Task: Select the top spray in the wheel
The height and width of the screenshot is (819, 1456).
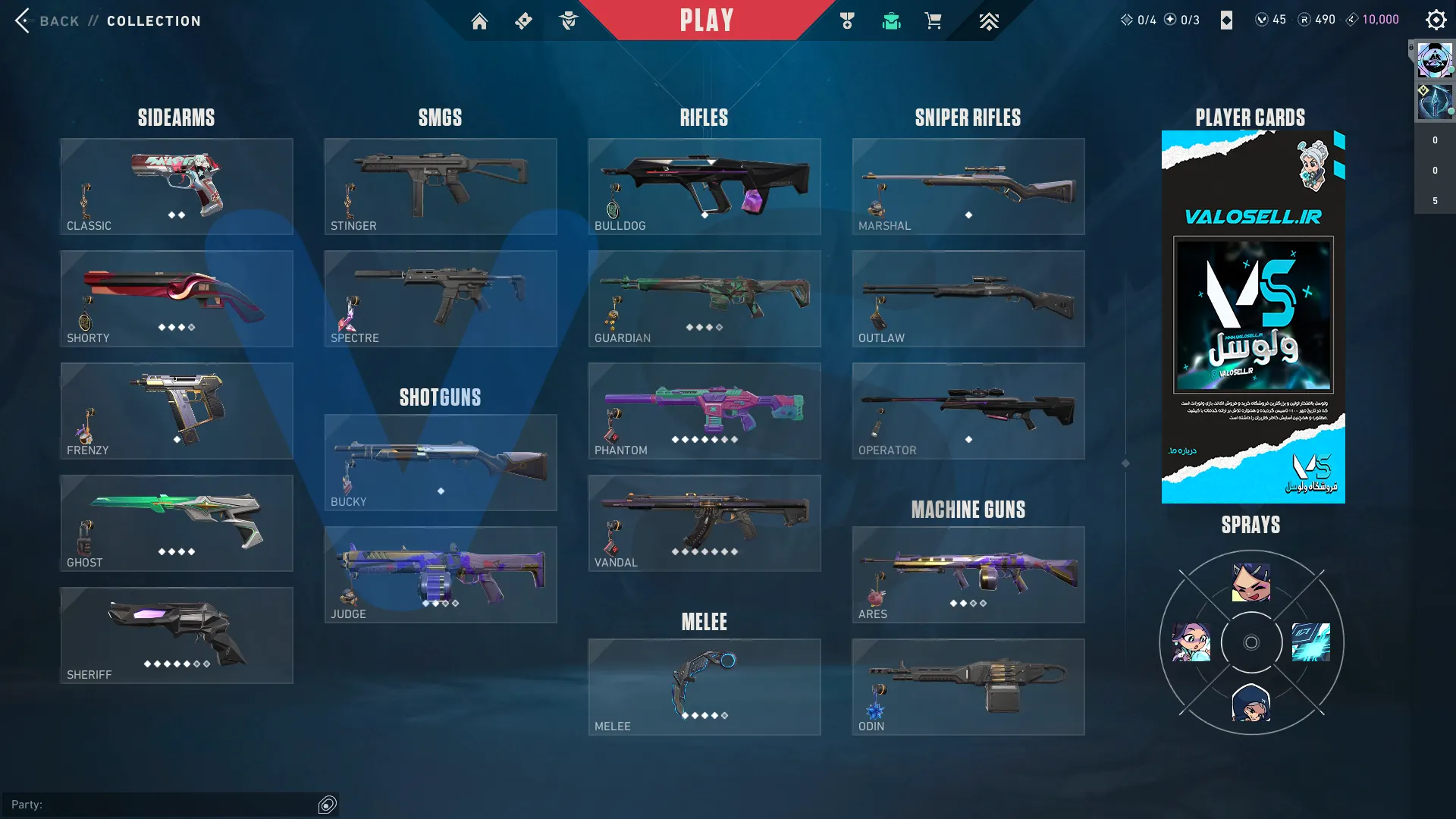Action: coord(1251,582)
